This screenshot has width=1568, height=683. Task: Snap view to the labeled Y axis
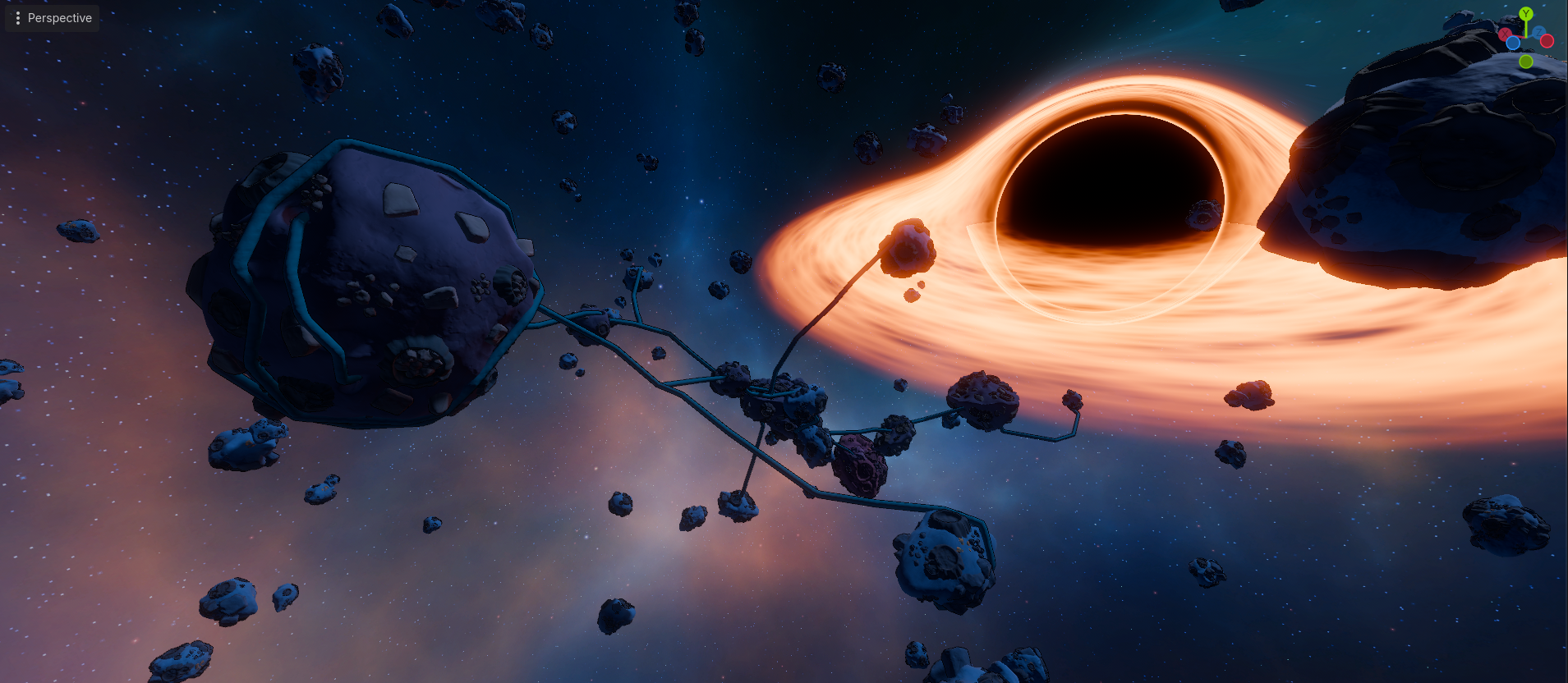click(x=1526, y=14)
